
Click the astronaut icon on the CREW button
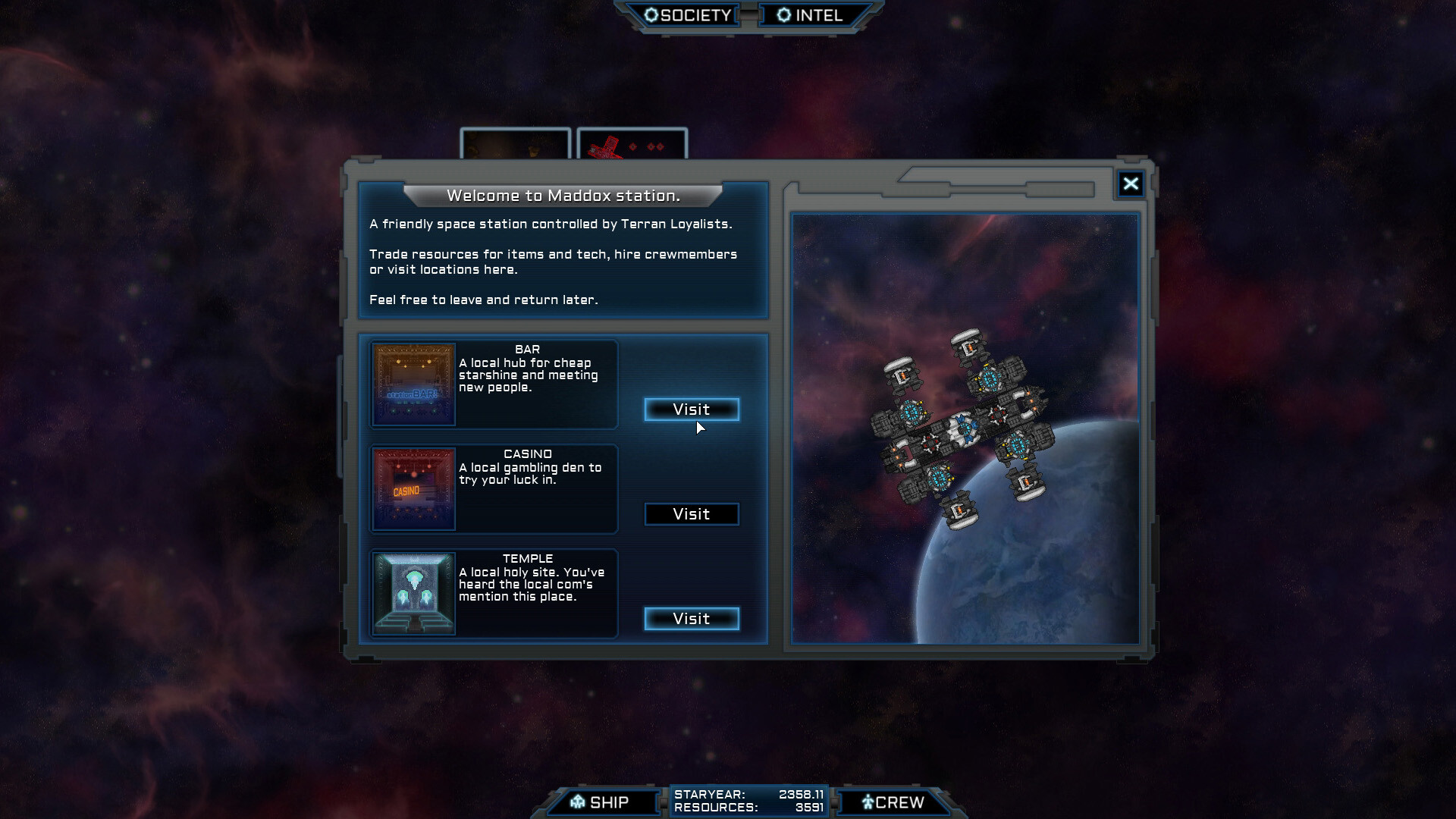(867, 802)
